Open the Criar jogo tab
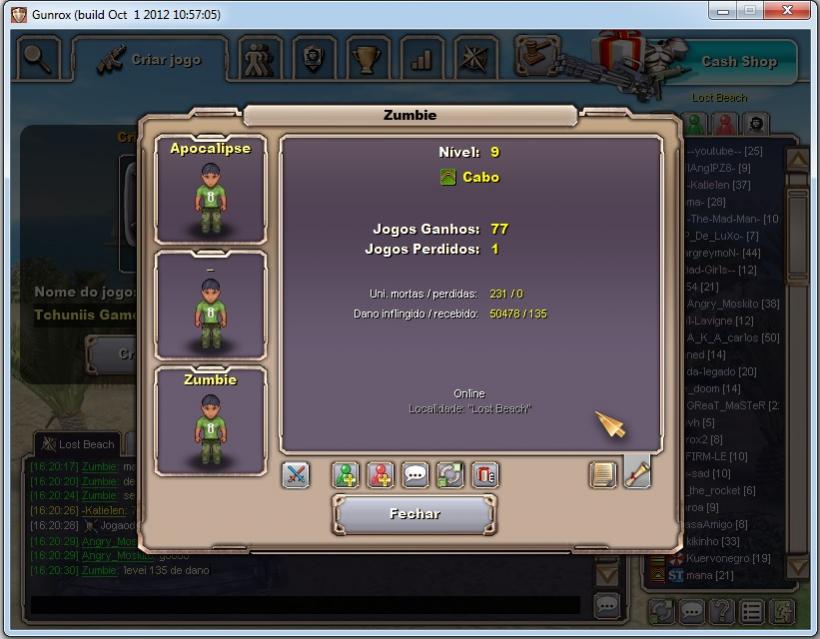Screen dimensions: 820x639 tap(150, 59)
